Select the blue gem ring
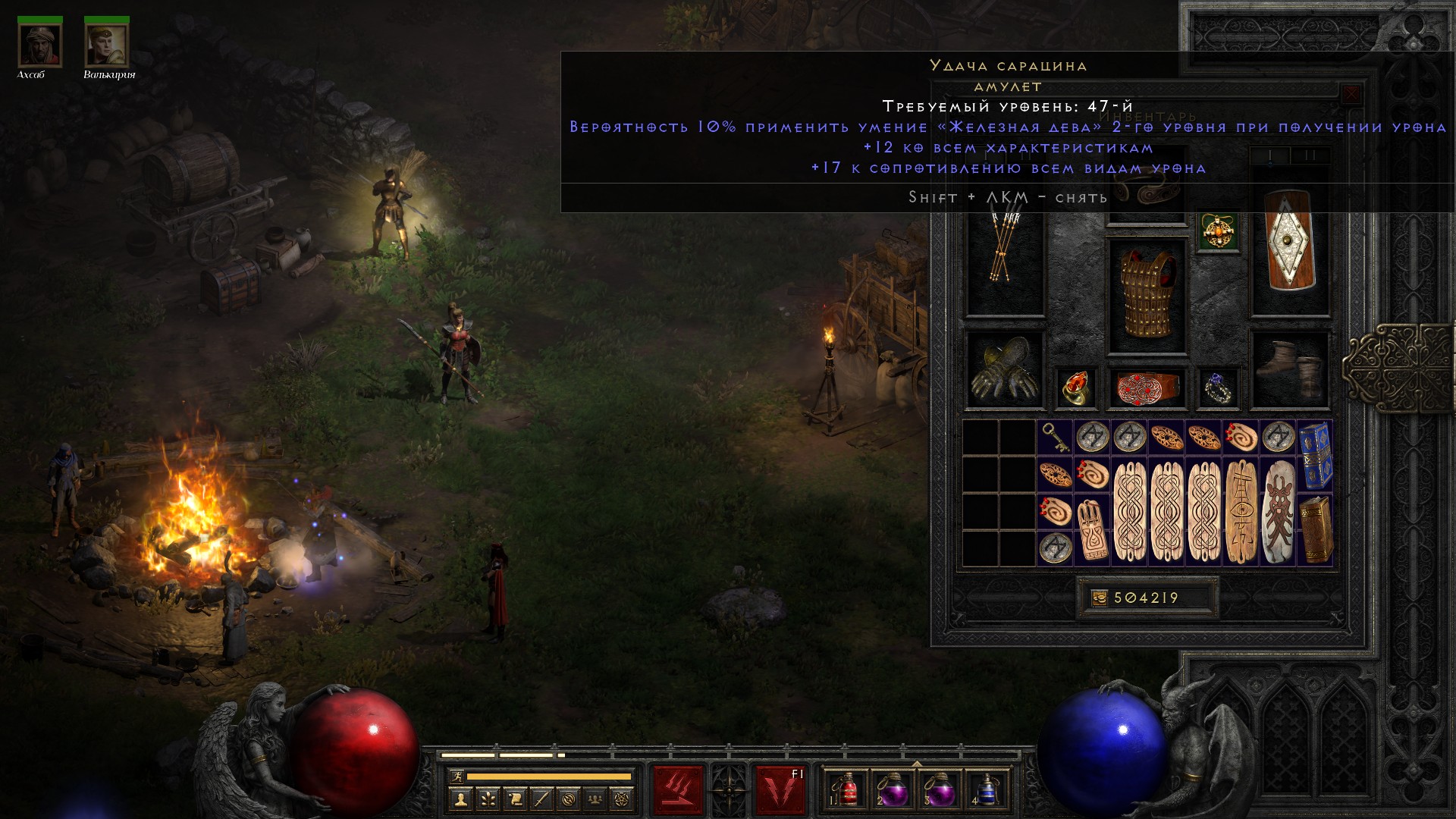This screenshot has width=1456, height=819. pos(1219,388)
